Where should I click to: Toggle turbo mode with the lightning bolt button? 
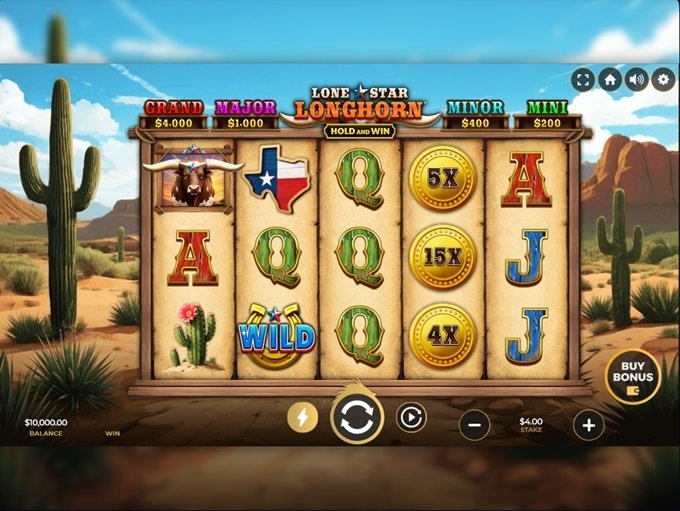[x=302, y=417]
